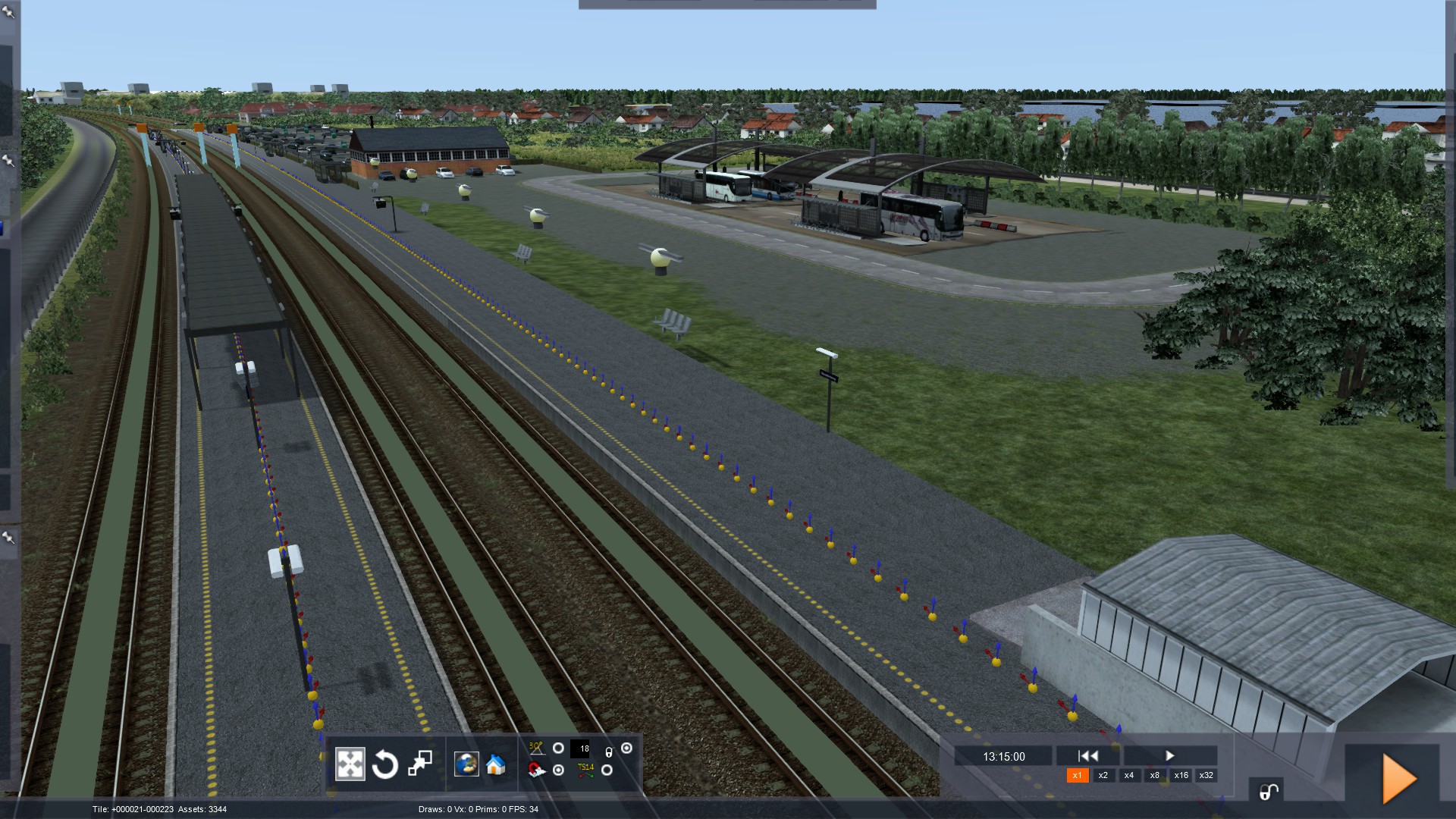Toggle the TS14 track option radio

[x=607, y=770]
